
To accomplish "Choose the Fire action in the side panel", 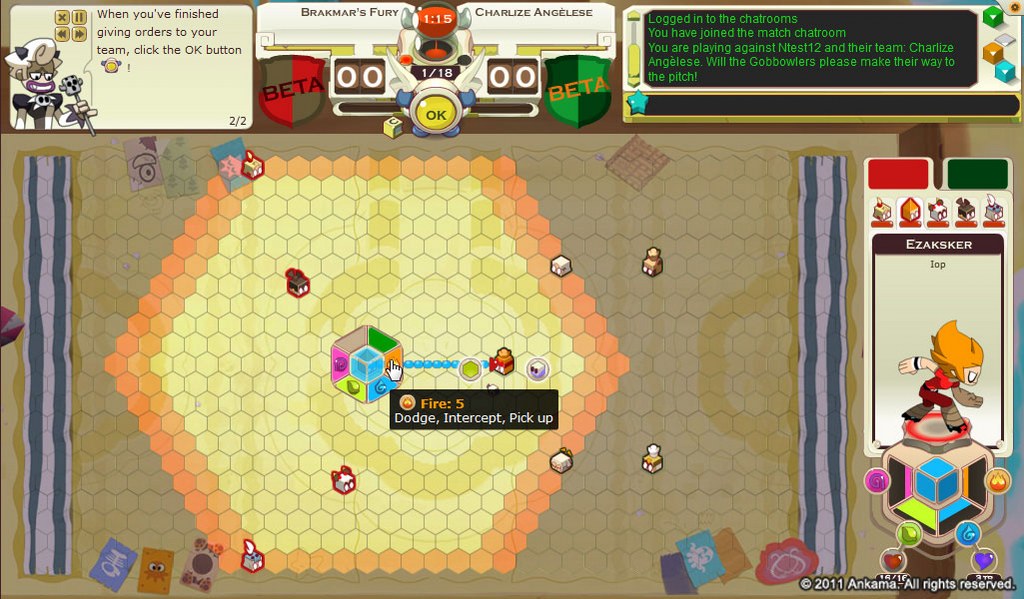I will (x=997, y=481).
